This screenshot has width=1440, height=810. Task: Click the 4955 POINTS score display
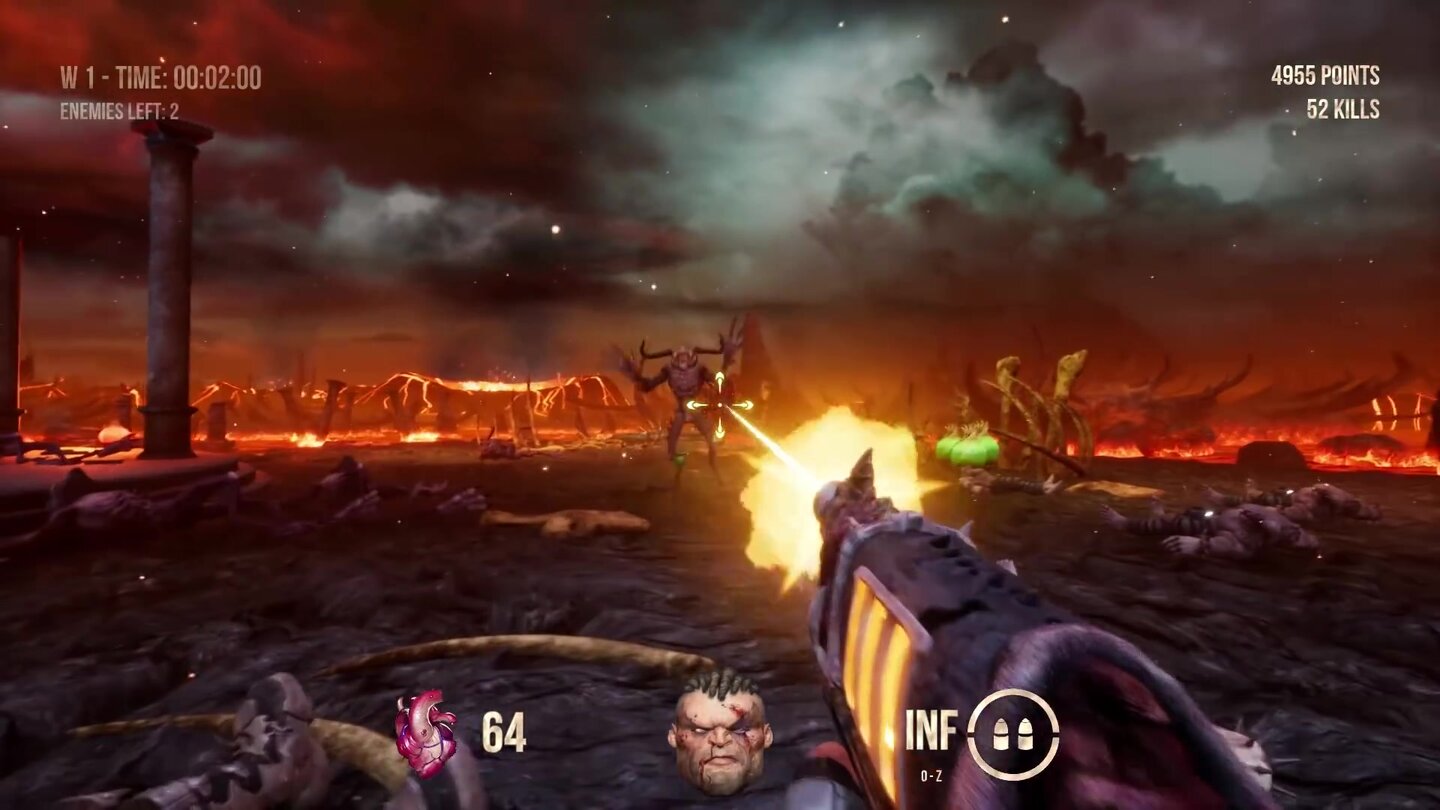(x=1327, y=72)
